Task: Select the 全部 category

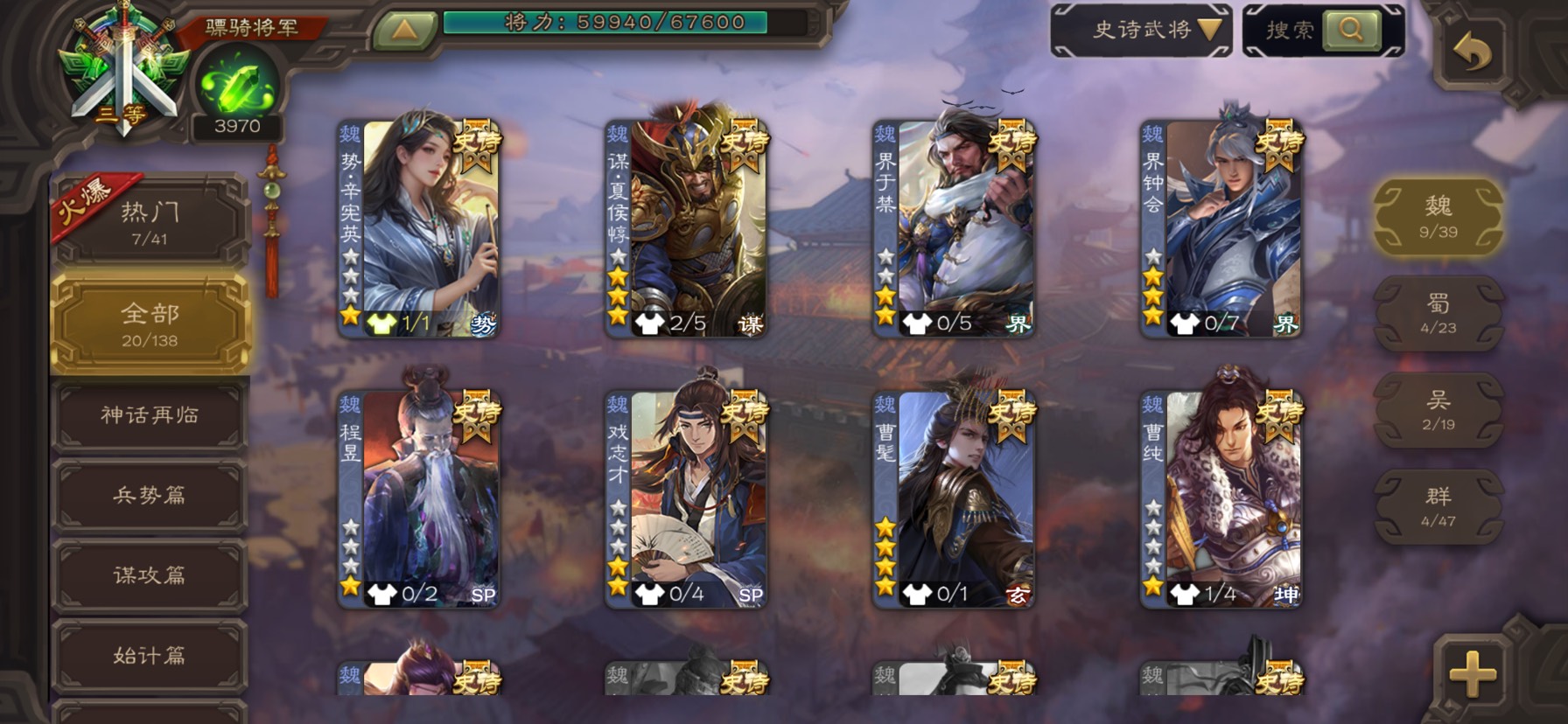Action: (x=150, y=324)
